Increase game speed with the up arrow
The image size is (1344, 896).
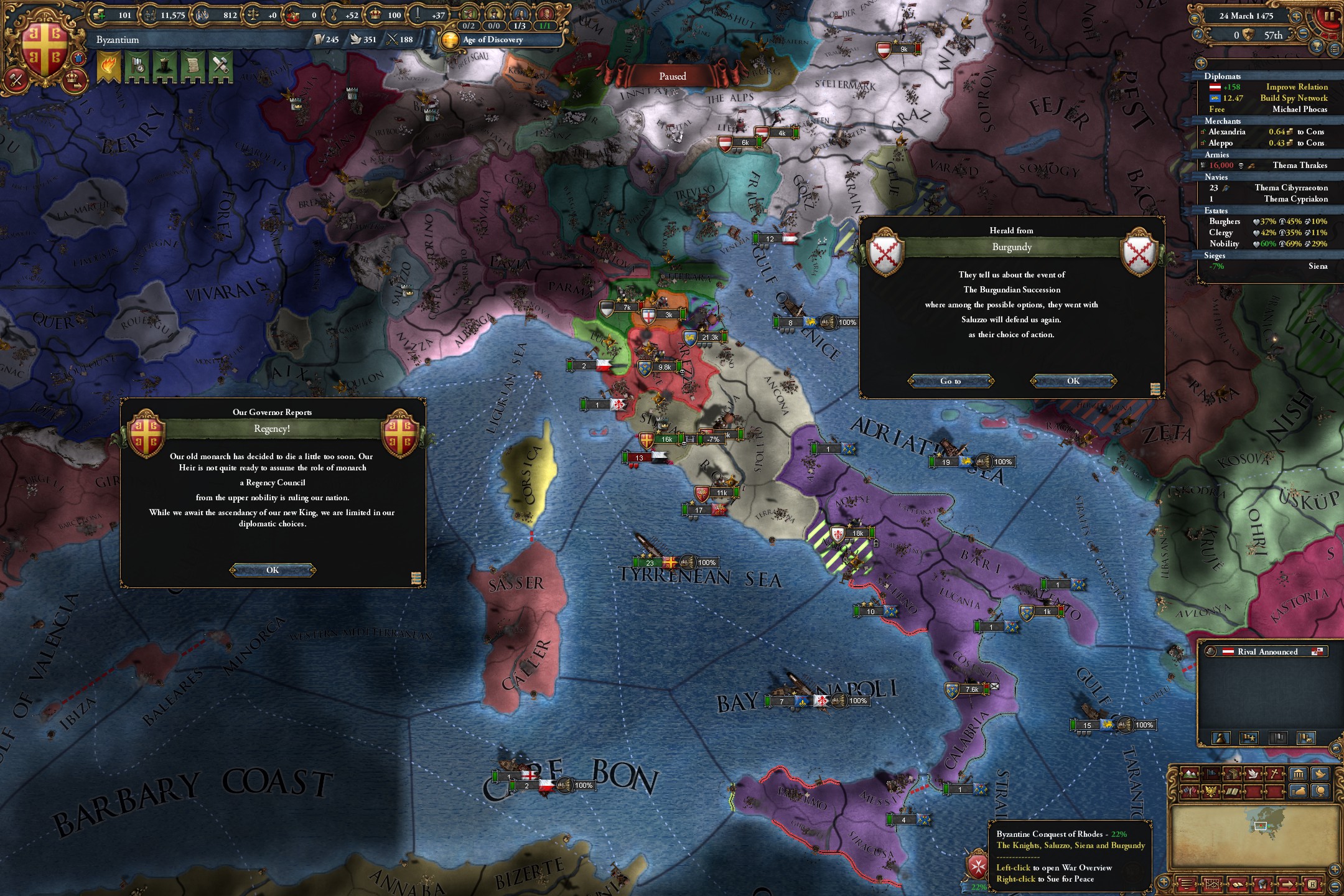(x=1296, y=17)
